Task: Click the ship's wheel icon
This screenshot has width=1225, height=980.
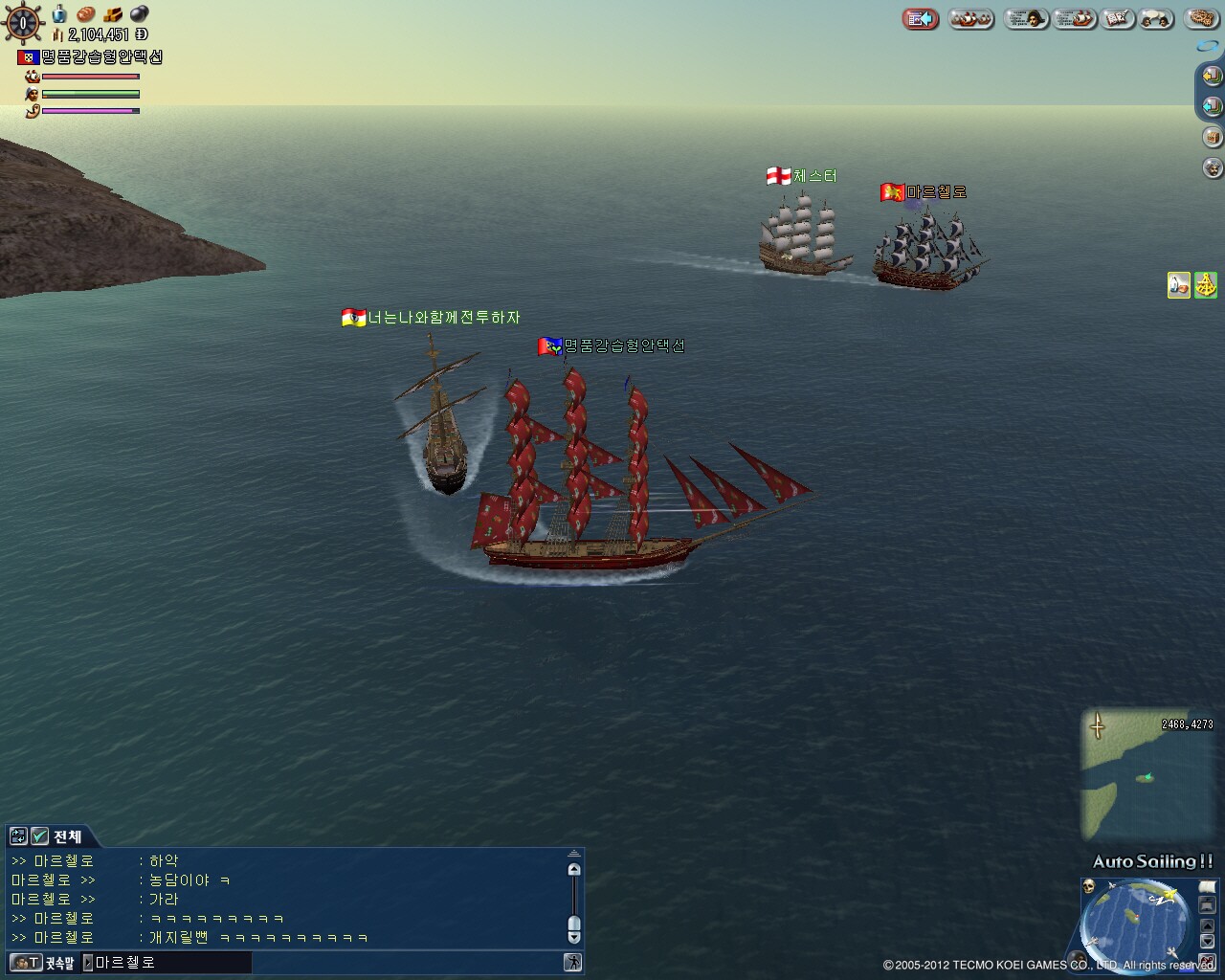Action: click(23, 22)
